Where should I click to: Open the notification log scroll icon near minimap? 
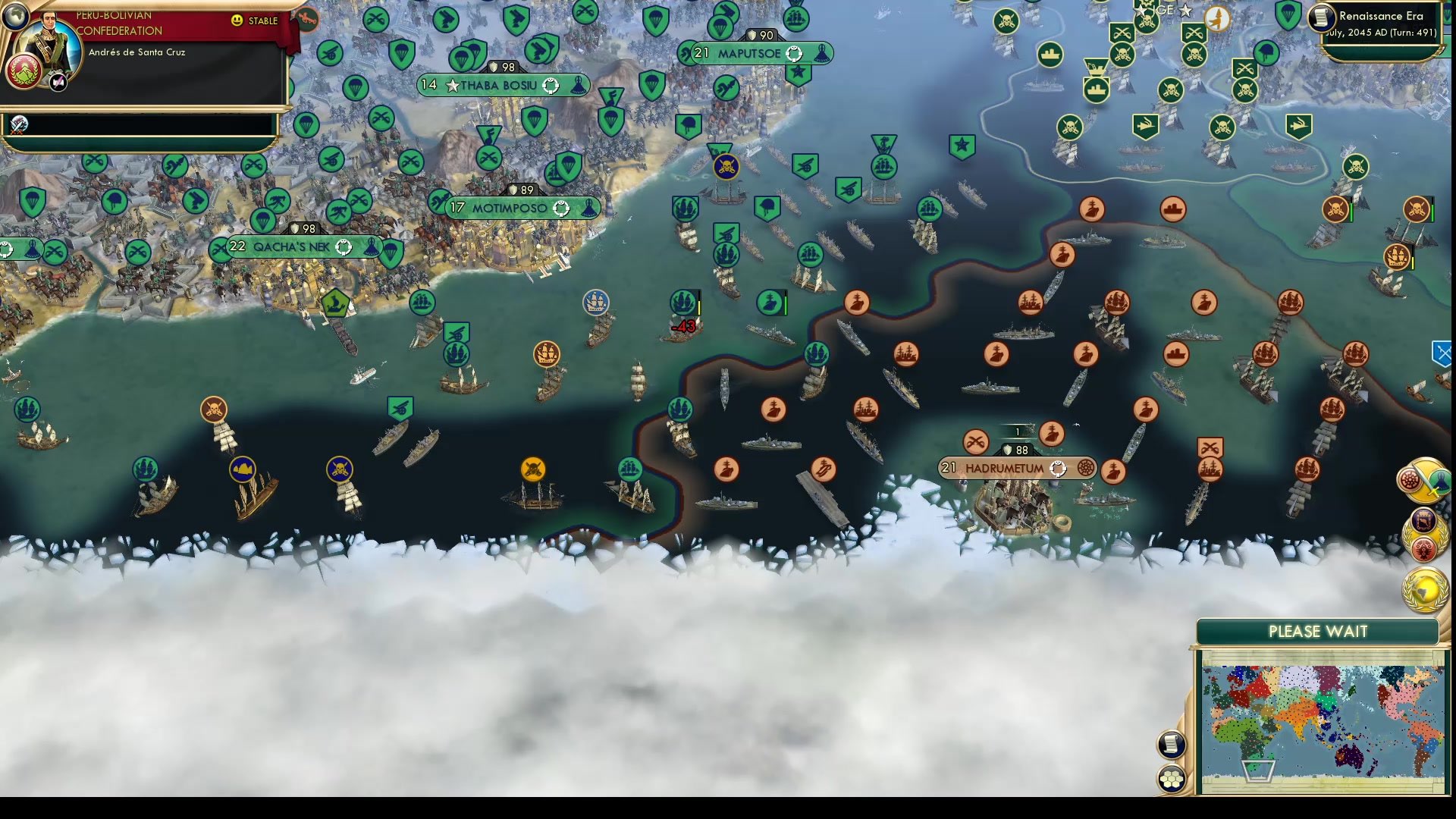click(x=1171, y=744)
